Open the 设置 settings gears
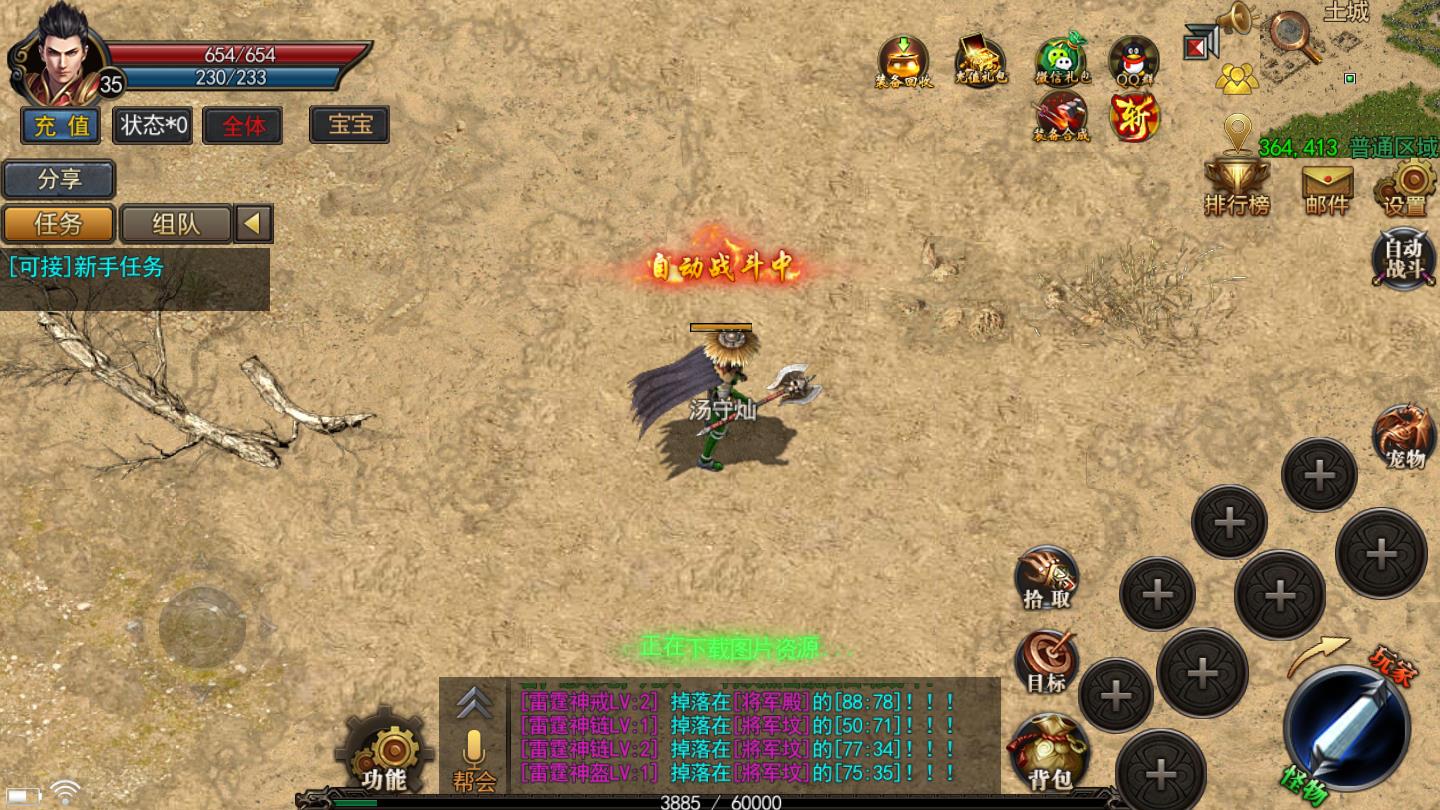 [x=1406, y=188]
